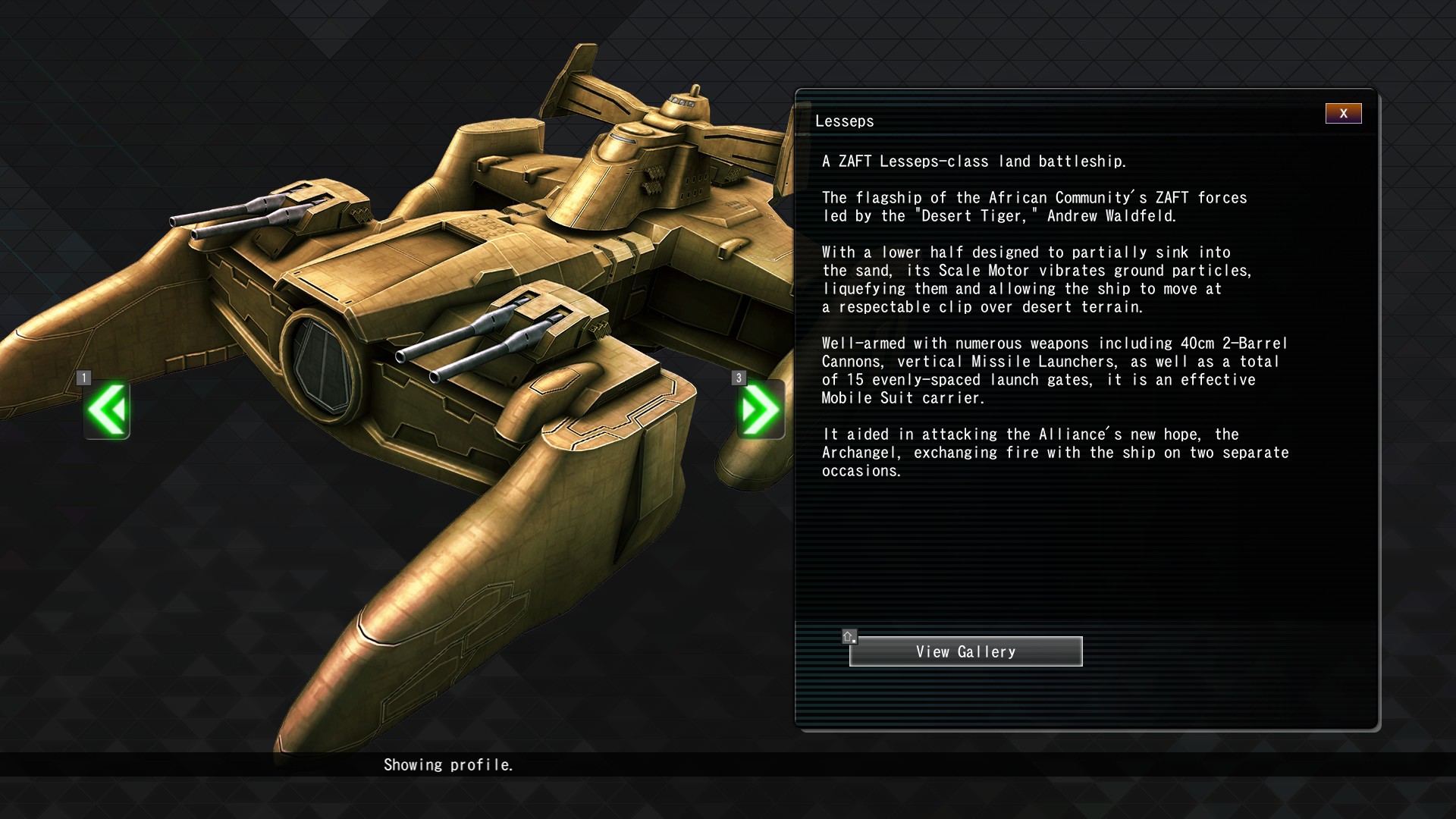Show the next profile with right arrow
1456x819 pixels.
(x=760, y=410)
